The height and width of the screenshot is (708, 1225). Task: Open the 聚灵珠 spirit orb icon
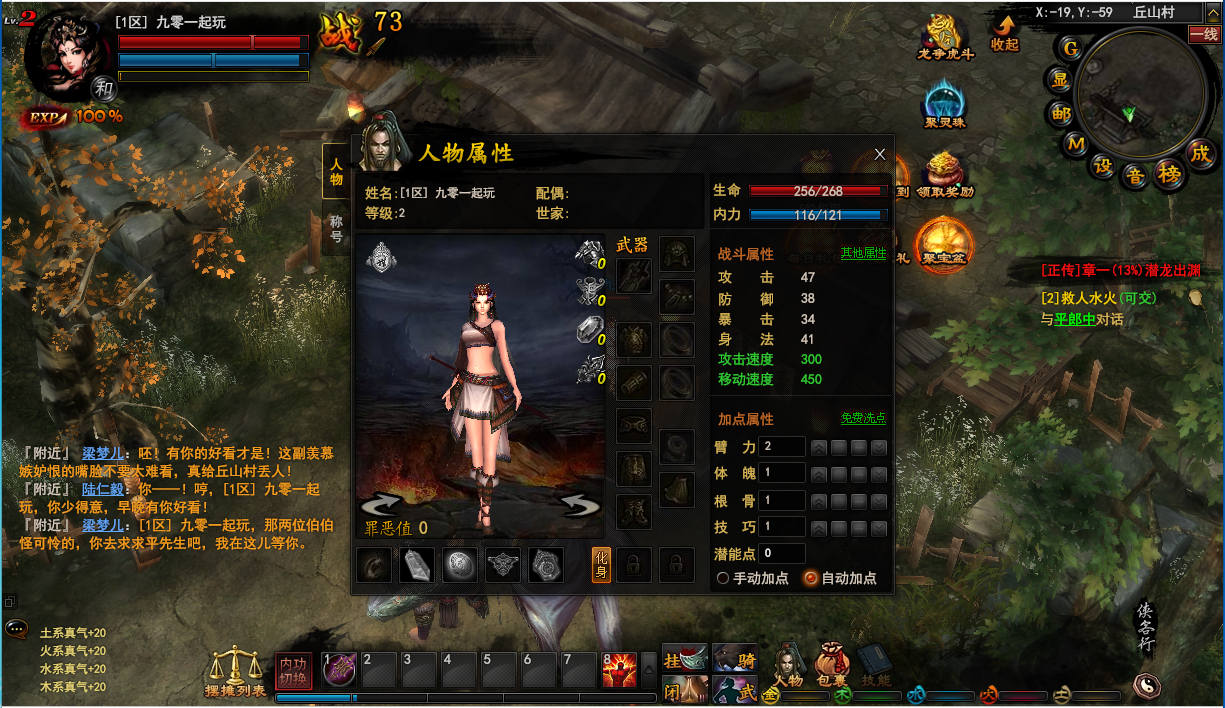pos(945,105)
